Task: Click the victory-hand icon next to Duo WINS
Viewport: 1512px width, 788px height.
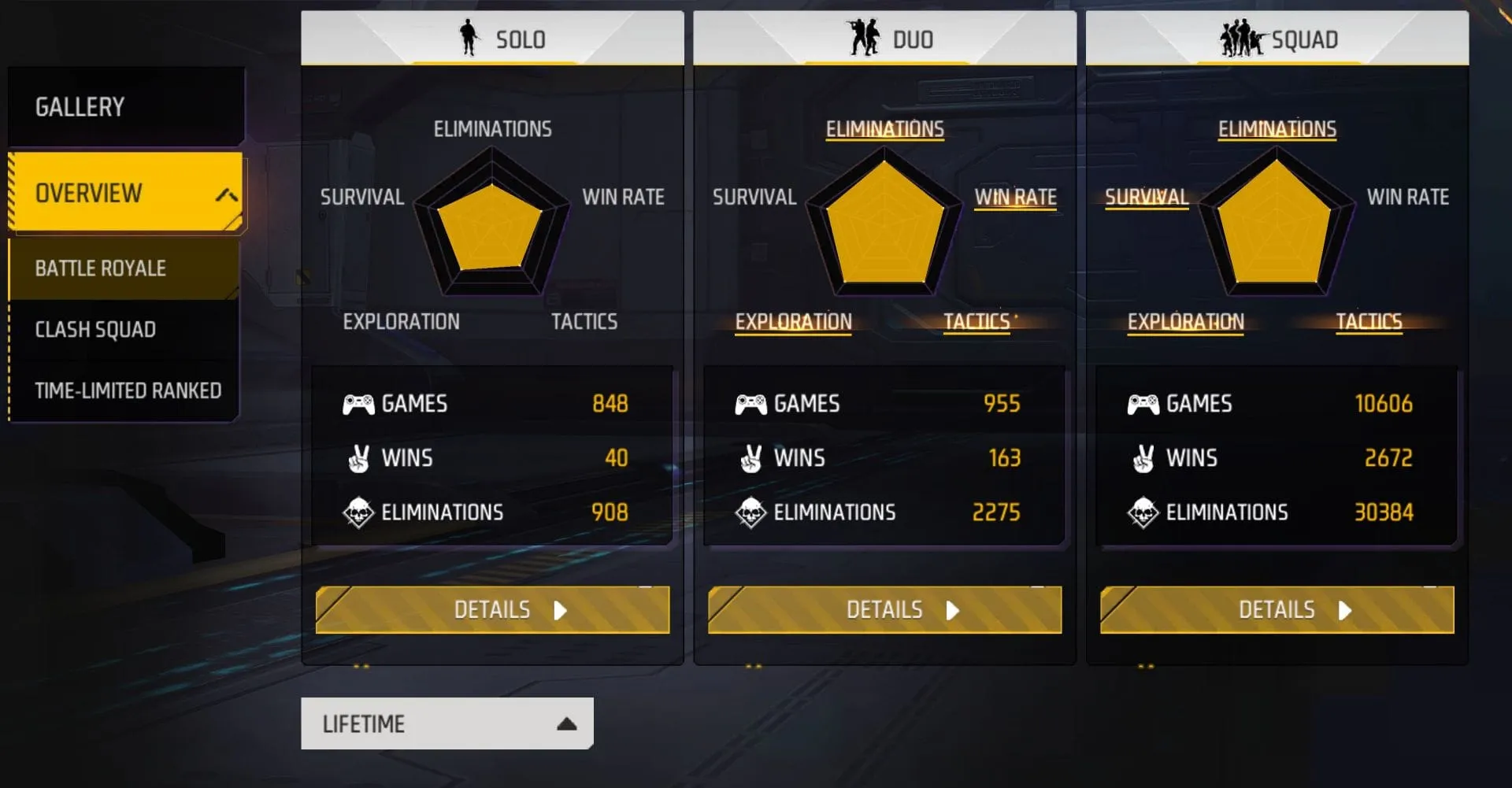Action: coord(751,457)
